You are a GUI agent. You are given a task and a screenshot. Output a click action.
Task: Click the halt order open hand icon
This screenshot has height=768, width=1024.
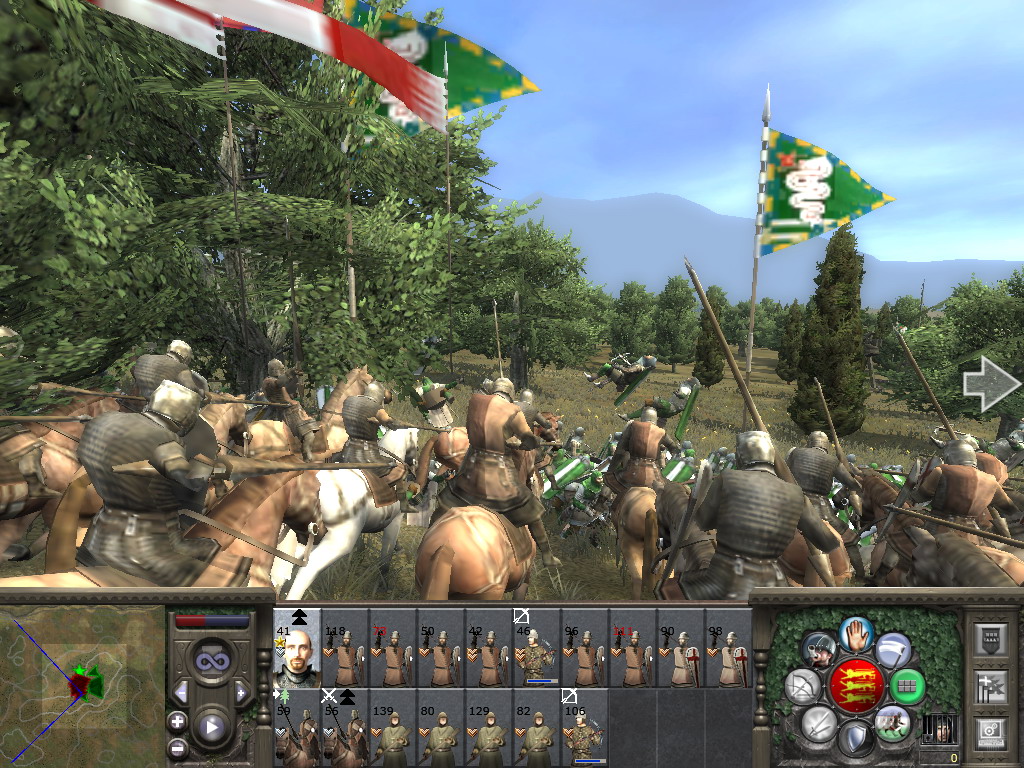(x=856, y=632)
